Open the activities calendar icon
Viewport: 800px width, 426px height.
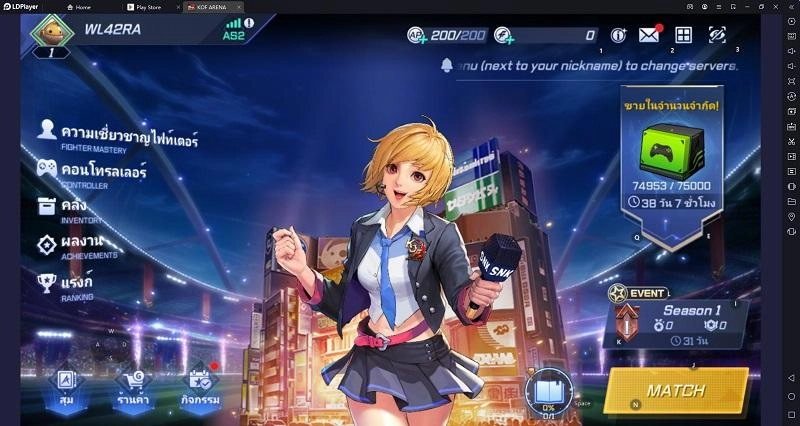200,384
